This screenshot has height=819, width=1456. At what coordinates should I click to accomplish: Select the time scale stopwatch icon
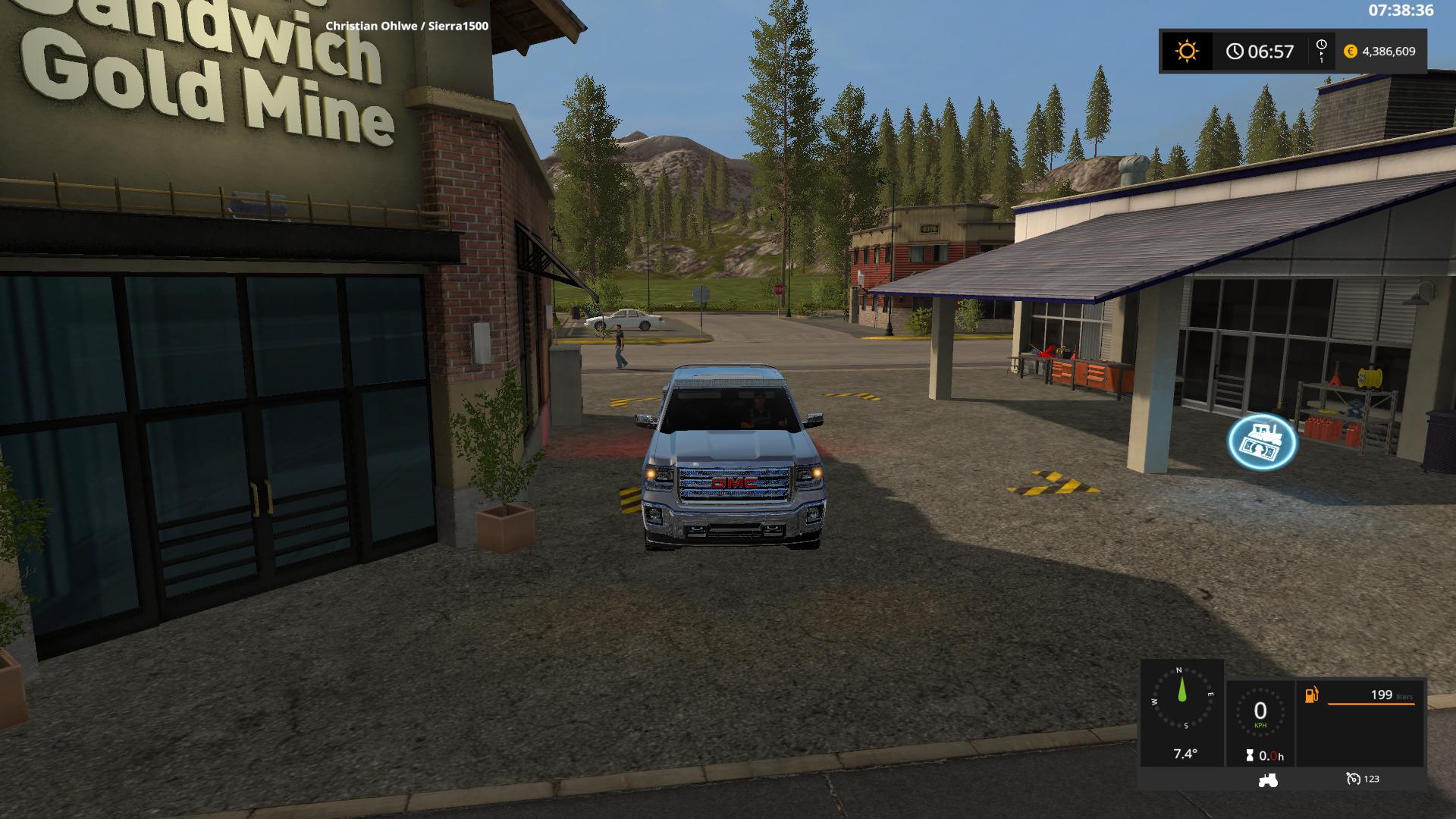tap(1321, 51)
